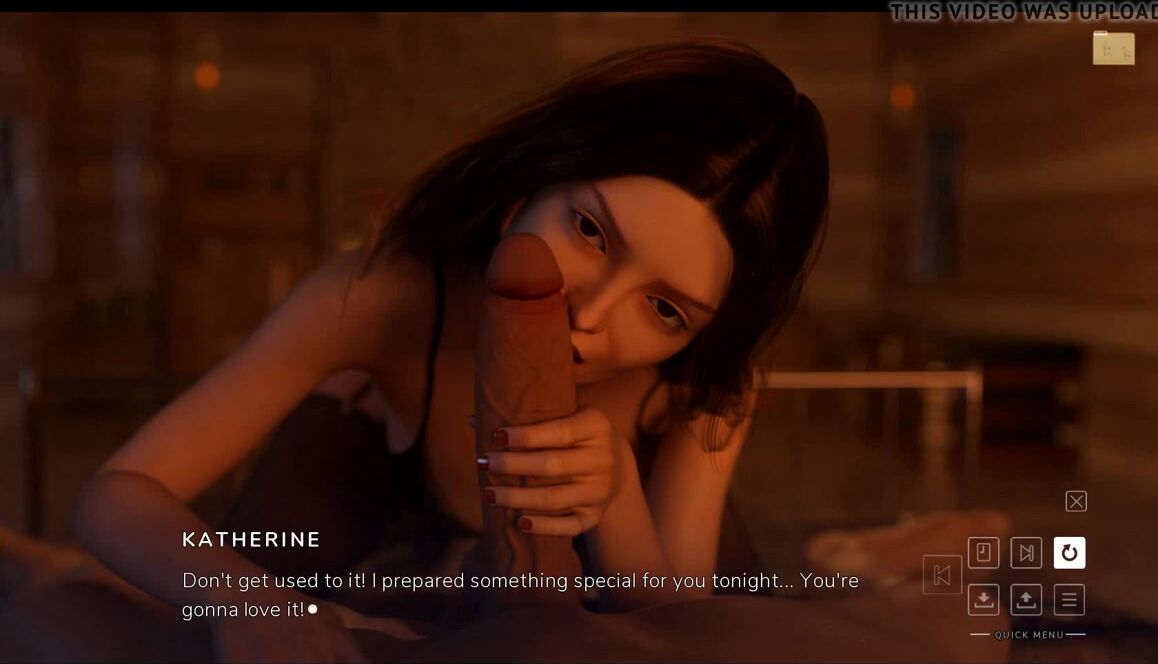The image size is (1158, 664).
Task: Open the save menu via download-arrow icon
Action: 984,600
